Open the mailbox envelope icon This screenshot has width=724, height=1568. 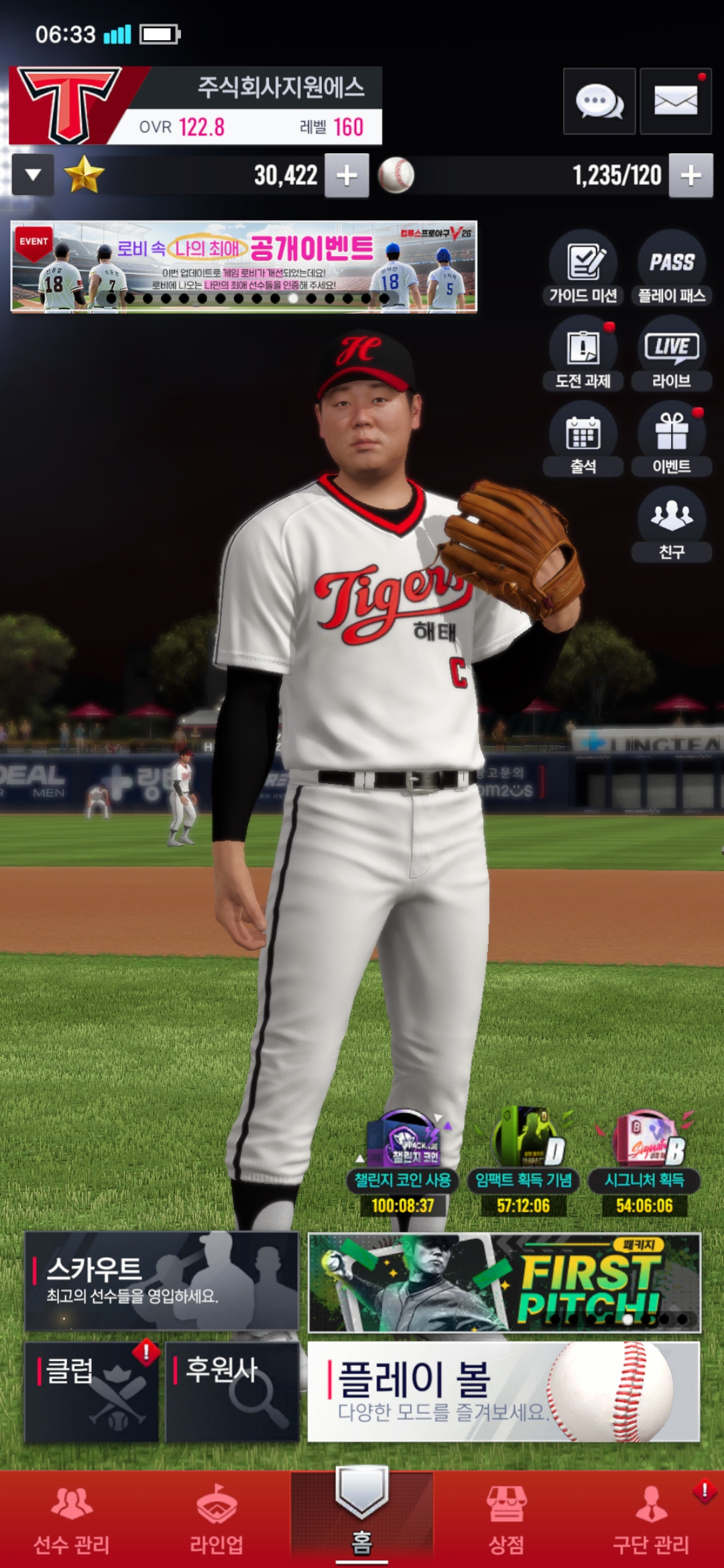tap(675, 102)
